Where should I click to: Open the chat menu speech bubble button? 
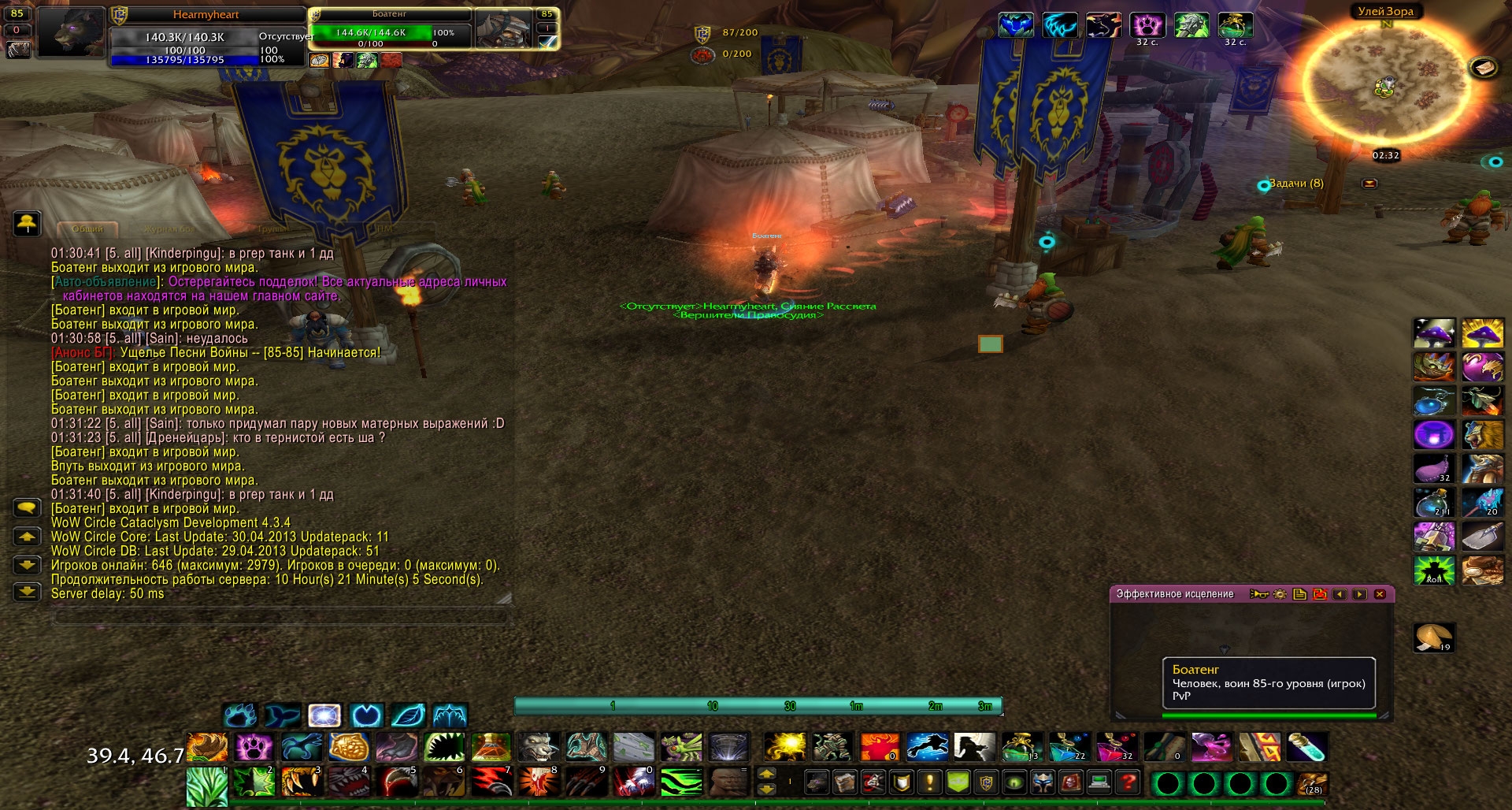coord(28,508)
